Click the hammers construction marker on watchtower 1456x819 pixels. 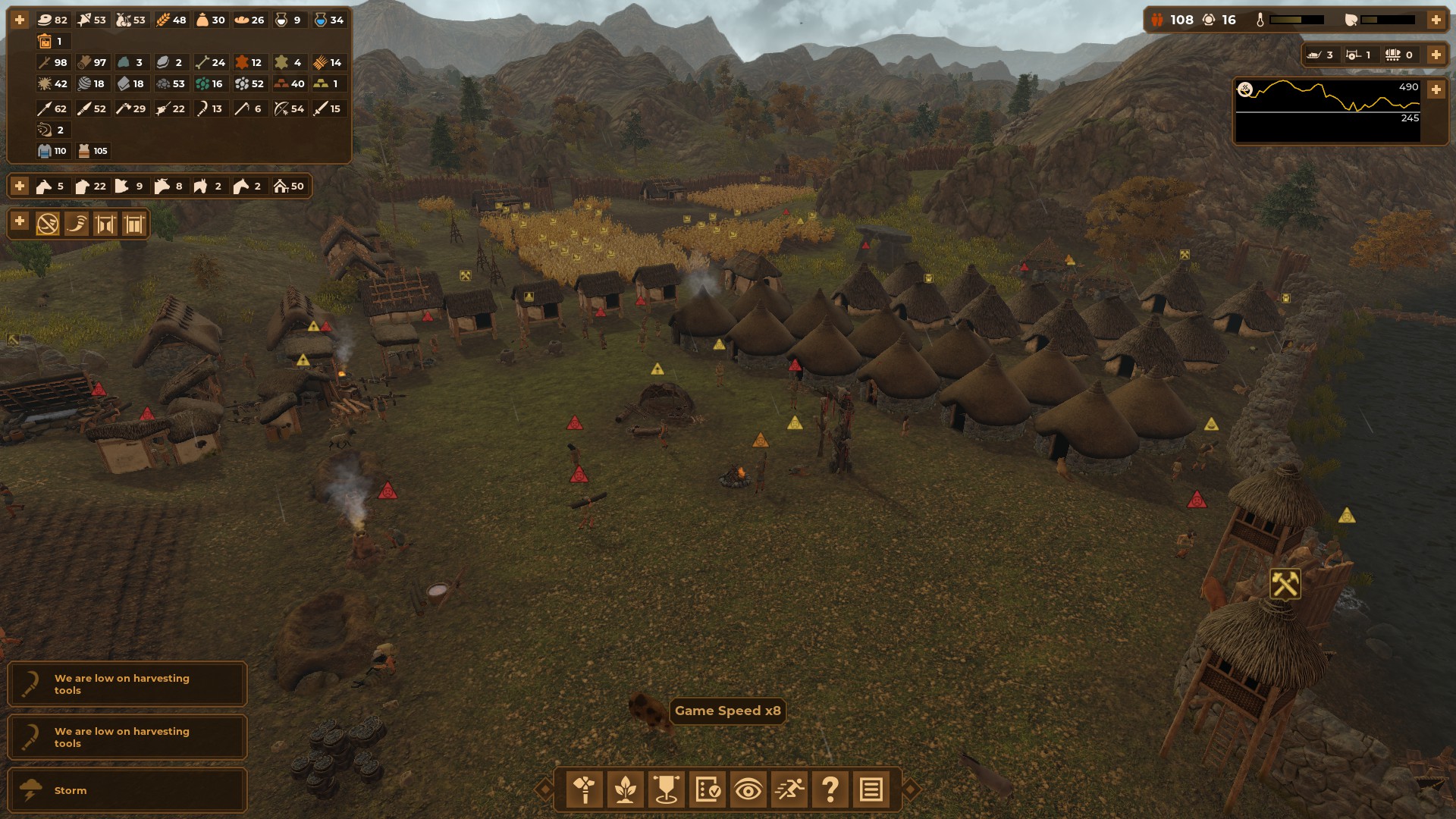pos(1285,584)
